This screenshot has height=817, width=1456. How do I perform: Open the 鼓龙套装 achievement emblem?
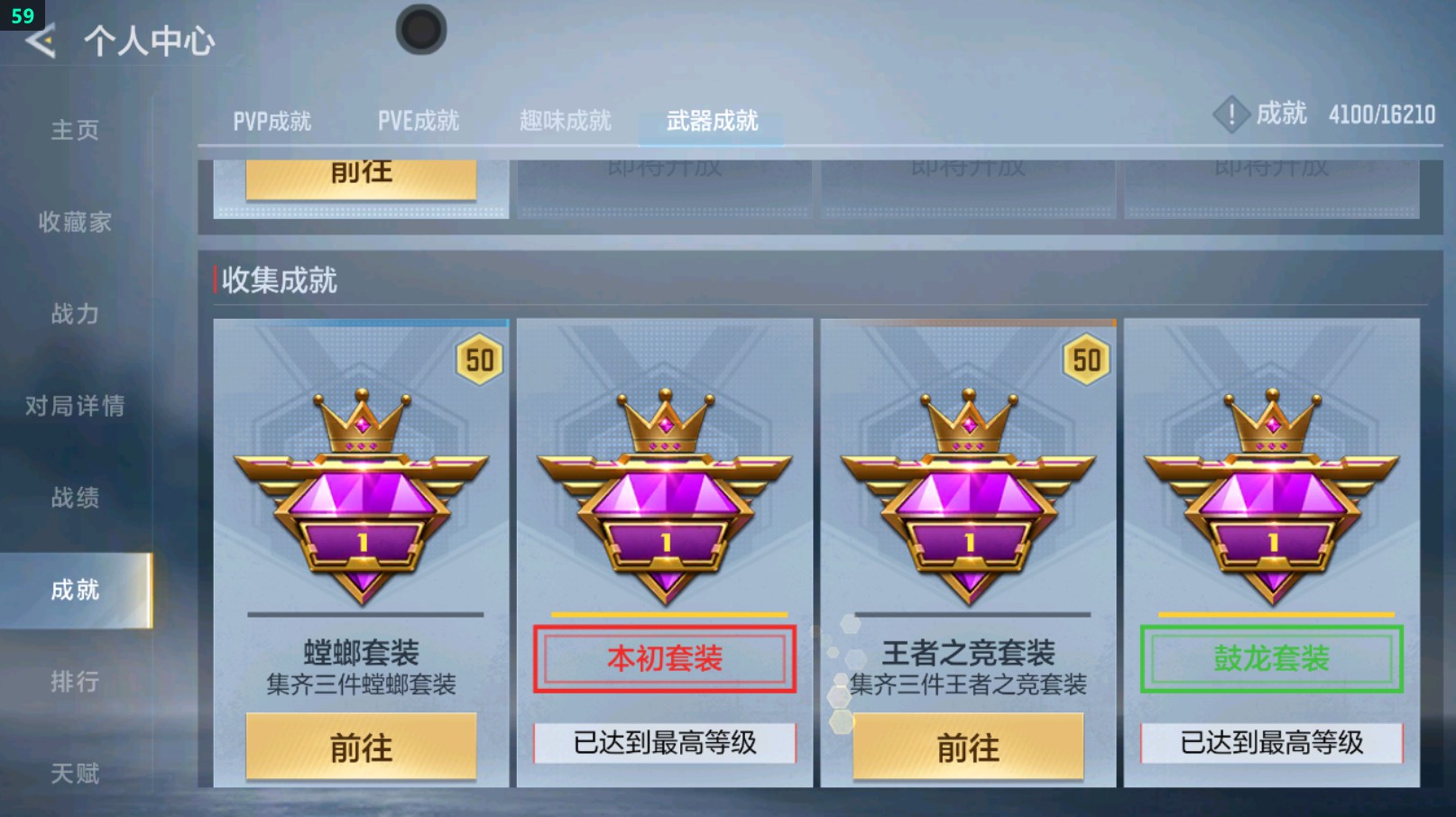point(1270,496)
